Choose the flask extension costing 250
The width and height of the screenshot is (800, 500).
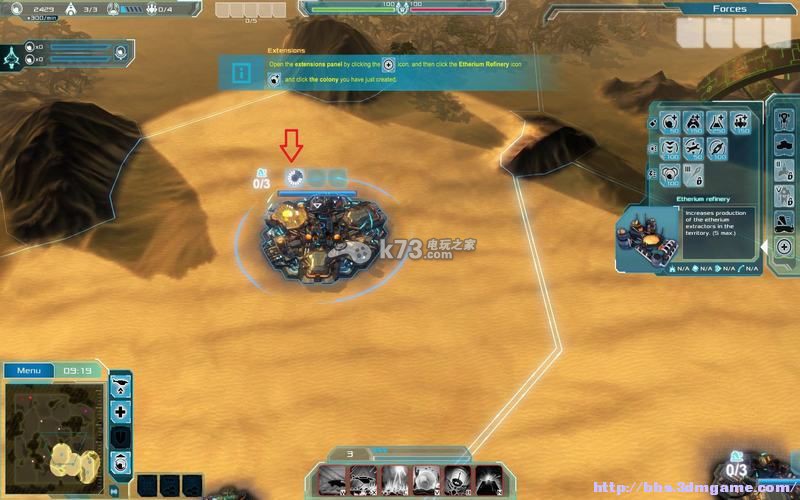click(717, 123)
